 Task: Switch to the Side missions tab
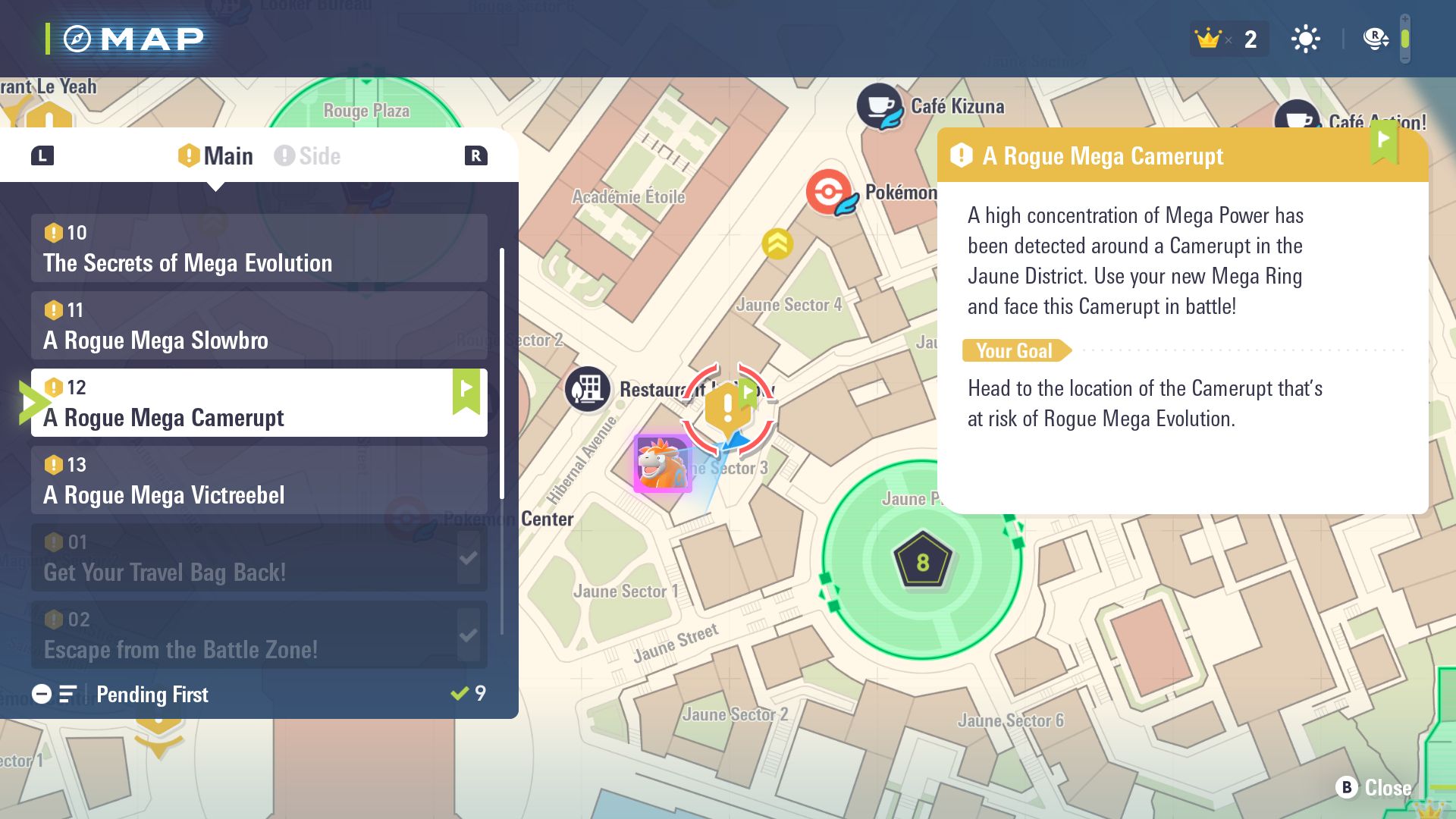[308, 156]
